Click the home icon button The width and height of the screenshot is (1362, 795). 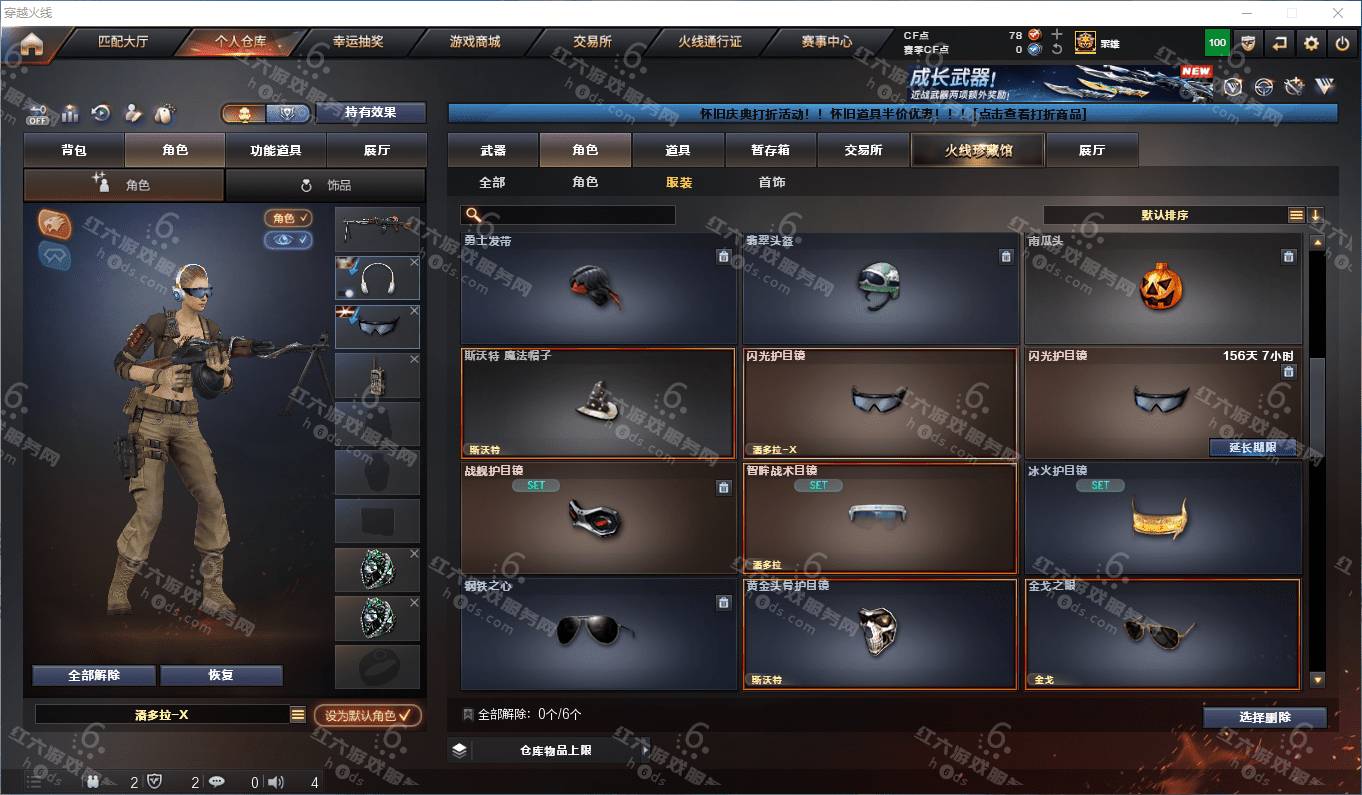32,44
